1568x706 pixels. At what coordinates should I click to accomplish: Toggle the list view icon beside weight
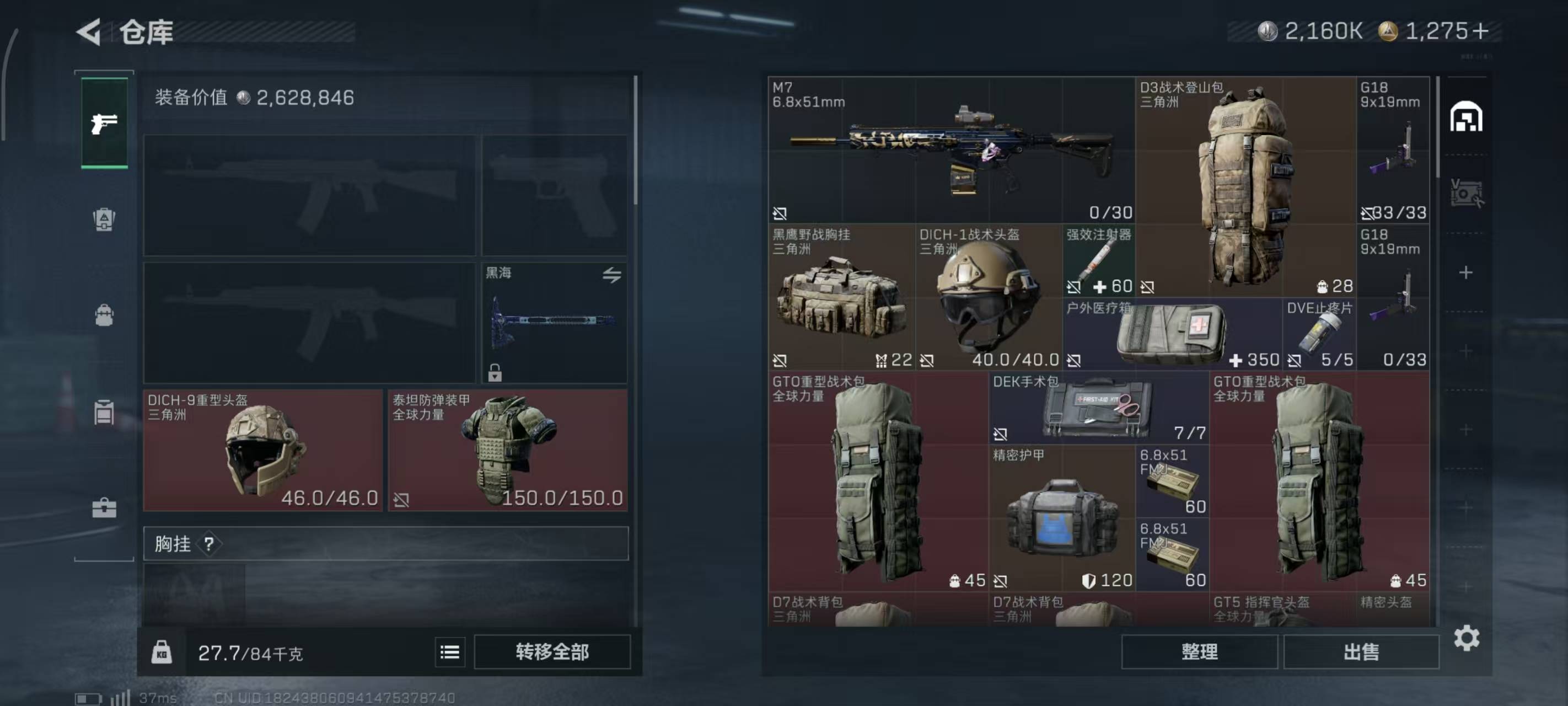450,652
